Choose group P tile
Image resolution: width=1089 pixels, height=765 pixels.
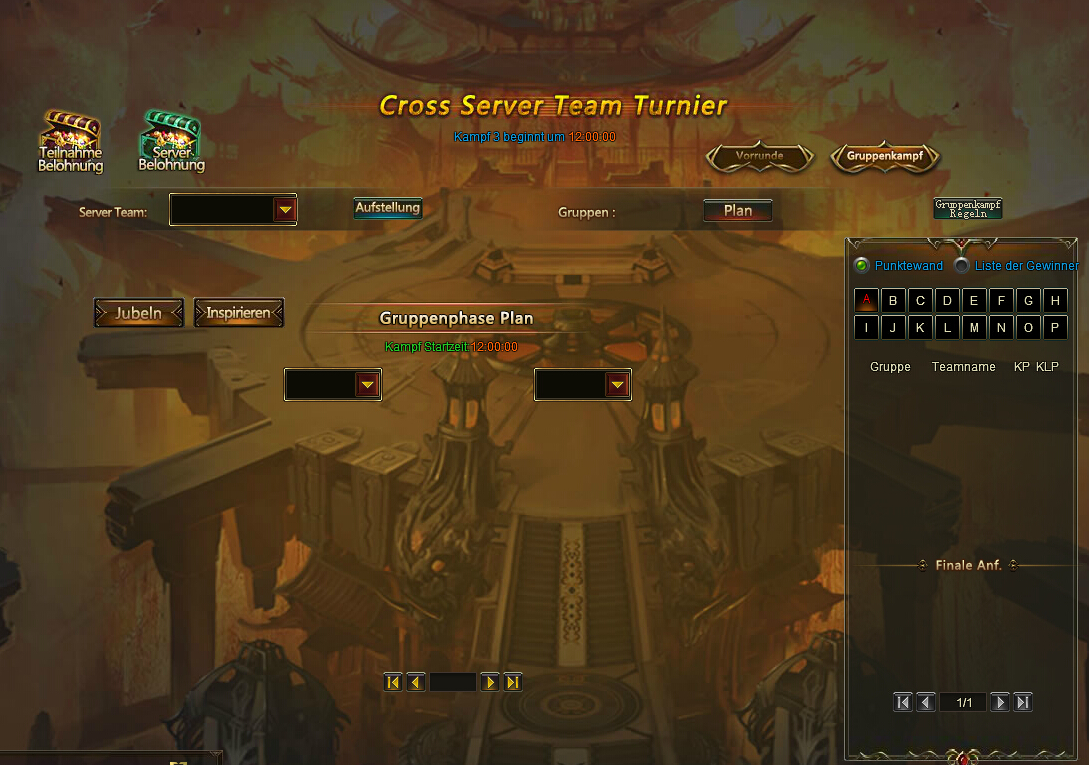[x=1054, y=327]
